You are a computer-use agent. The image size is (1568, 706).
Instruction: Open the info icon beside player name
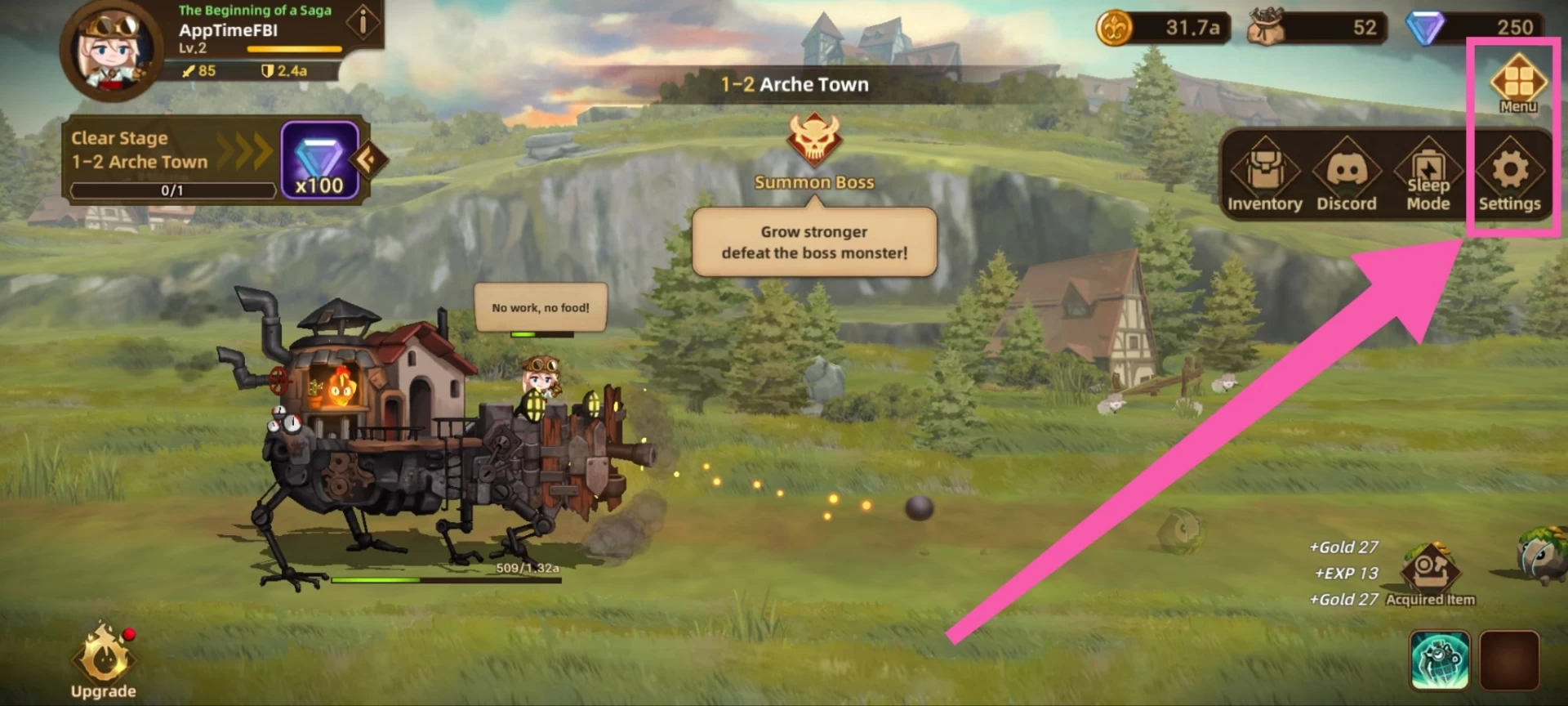point(362,22)
